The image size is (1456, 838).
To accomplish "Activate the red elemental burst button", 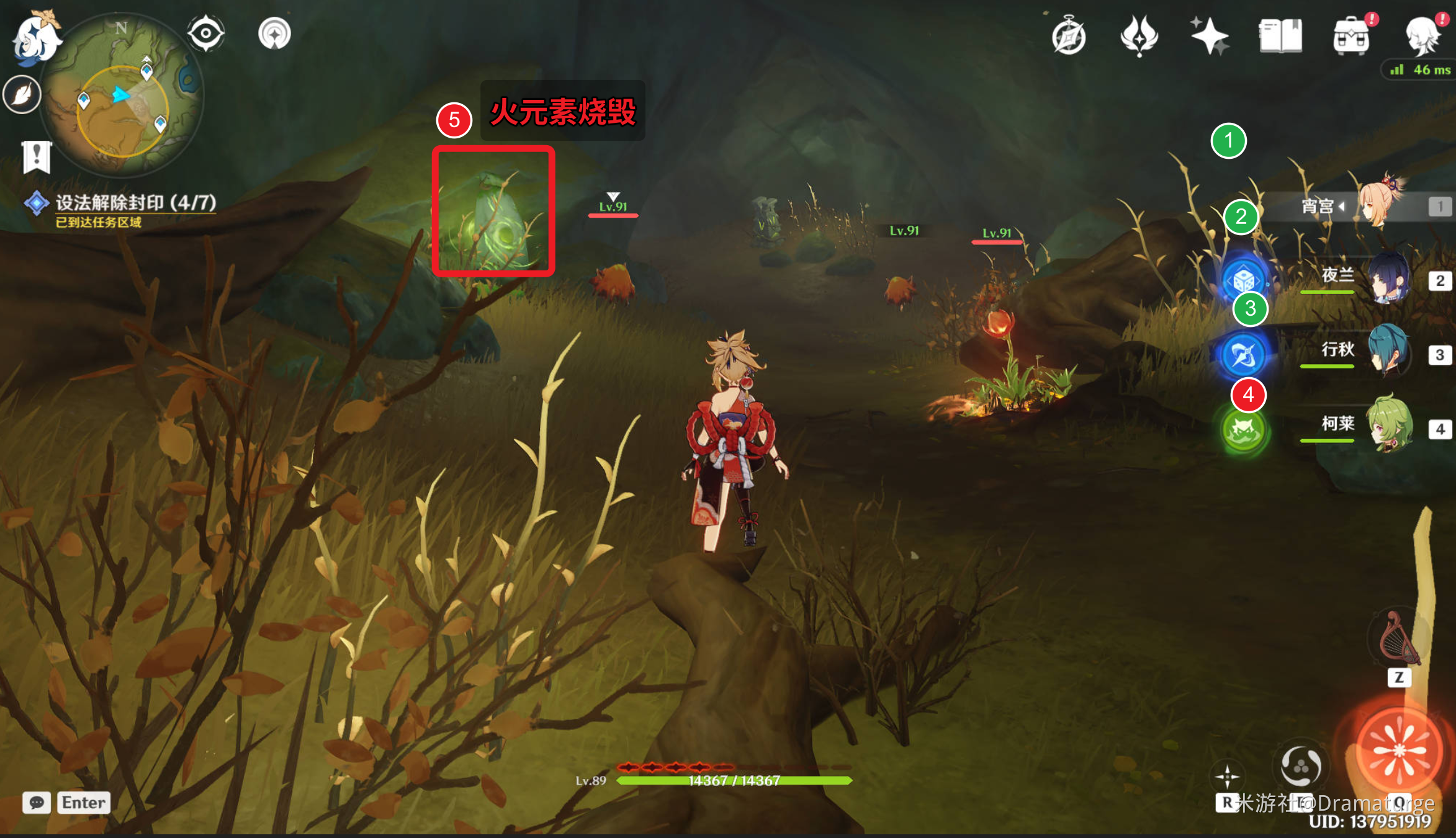I will click(x=1398, y=751).
